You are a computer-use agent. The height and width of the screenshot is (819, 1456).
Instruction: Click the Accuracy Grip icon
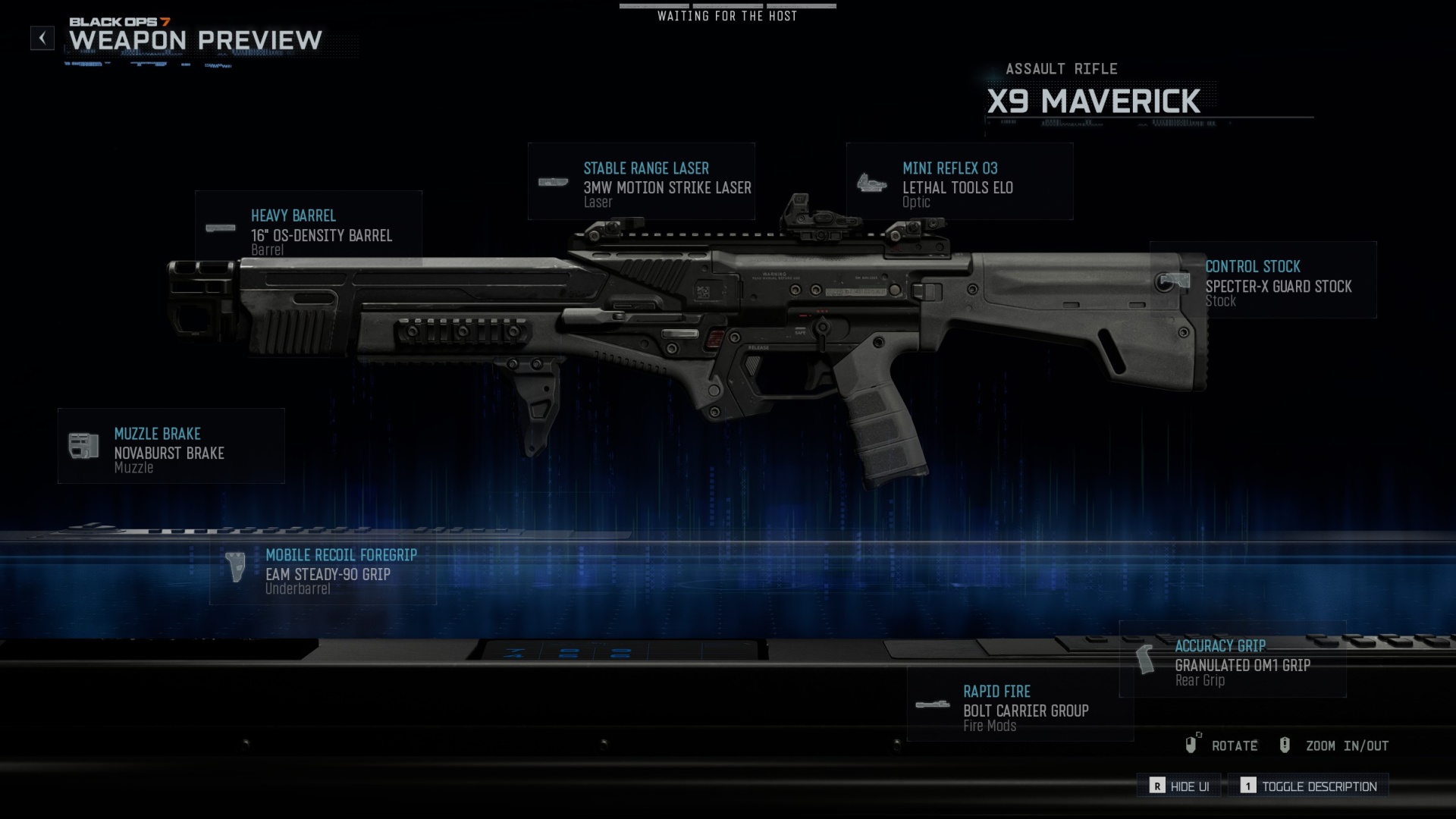(1147, 658)
